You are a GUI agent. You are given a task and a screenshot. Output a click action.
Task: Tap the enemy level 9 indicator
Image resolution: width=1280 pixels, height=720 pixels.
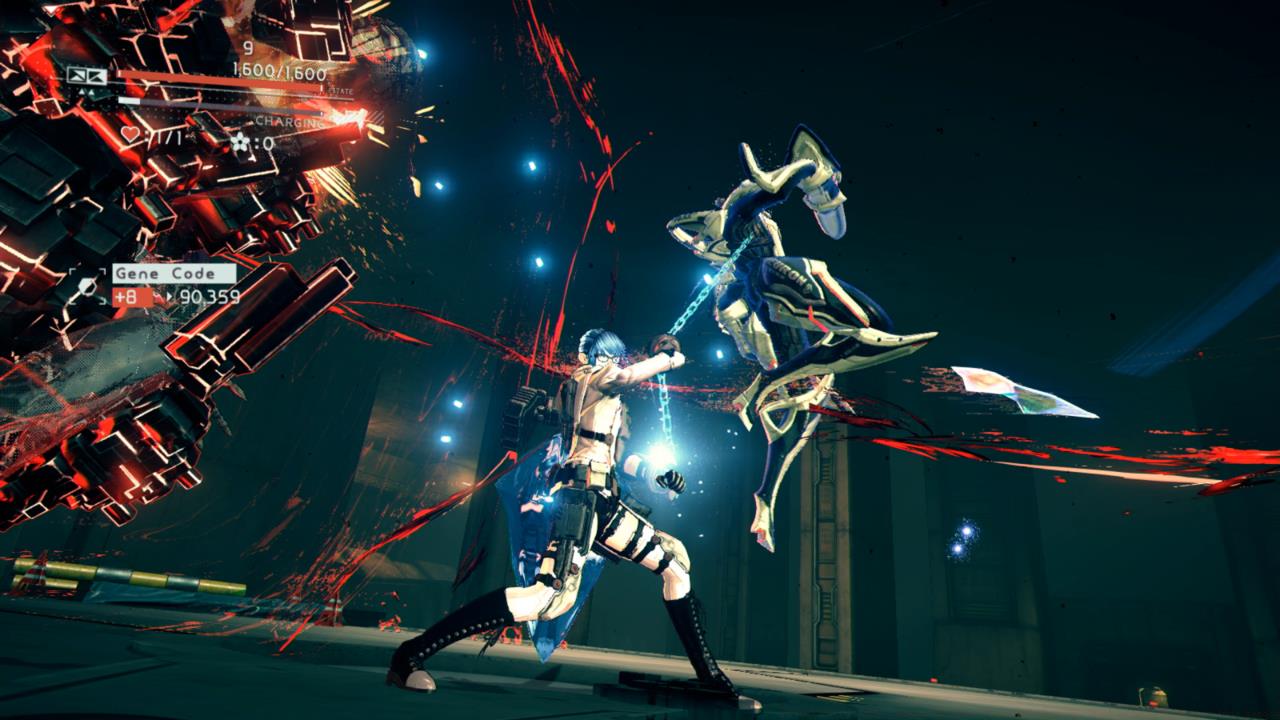click(247, 47)
